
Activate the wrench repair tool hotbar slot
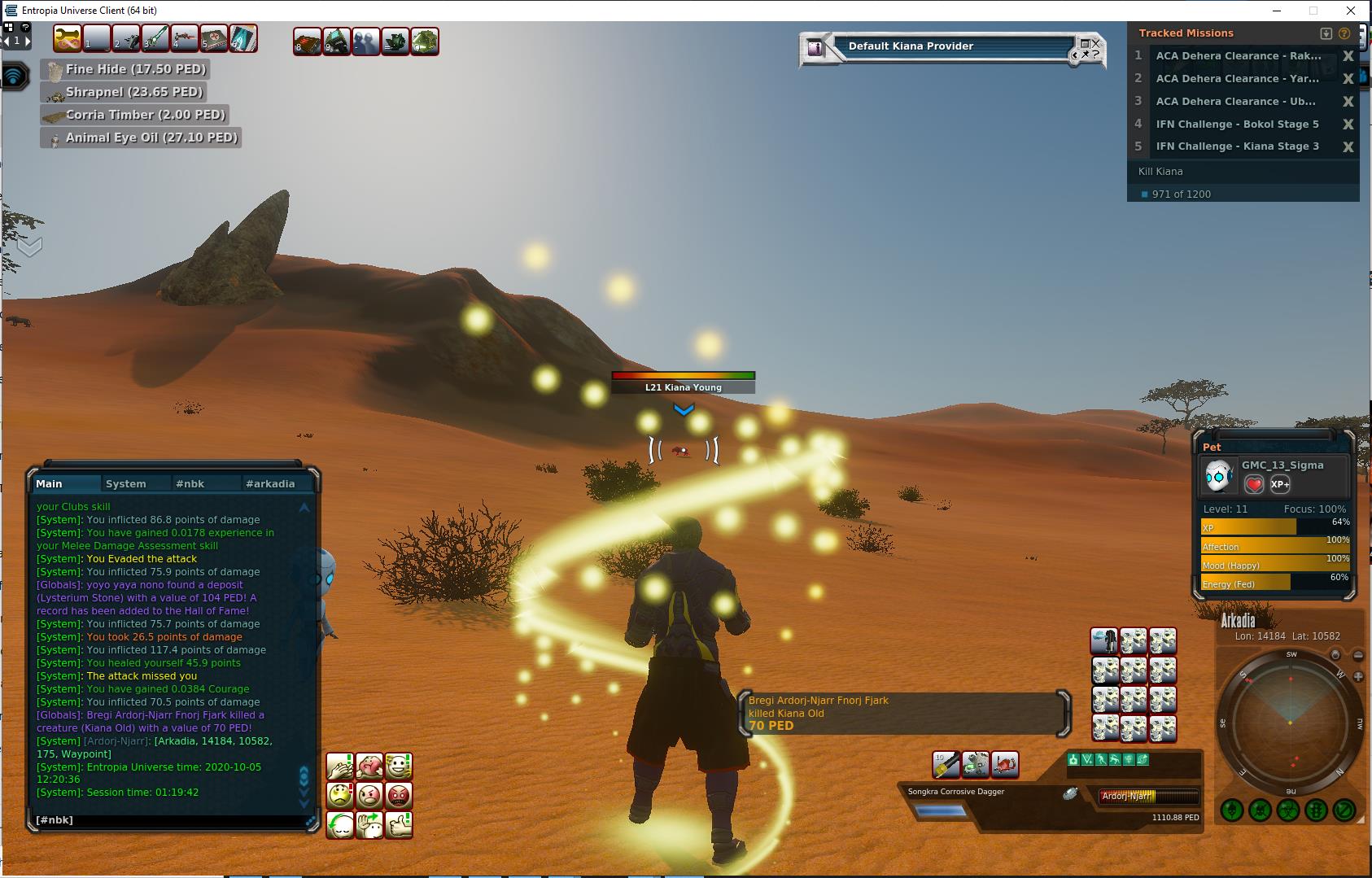pos(67,38)
